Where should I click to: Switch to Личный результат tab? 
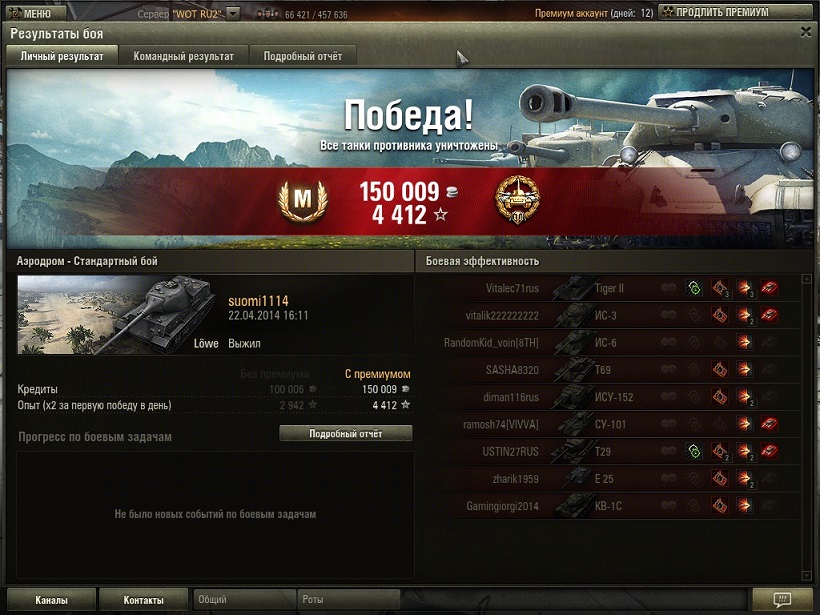point(62,56)
